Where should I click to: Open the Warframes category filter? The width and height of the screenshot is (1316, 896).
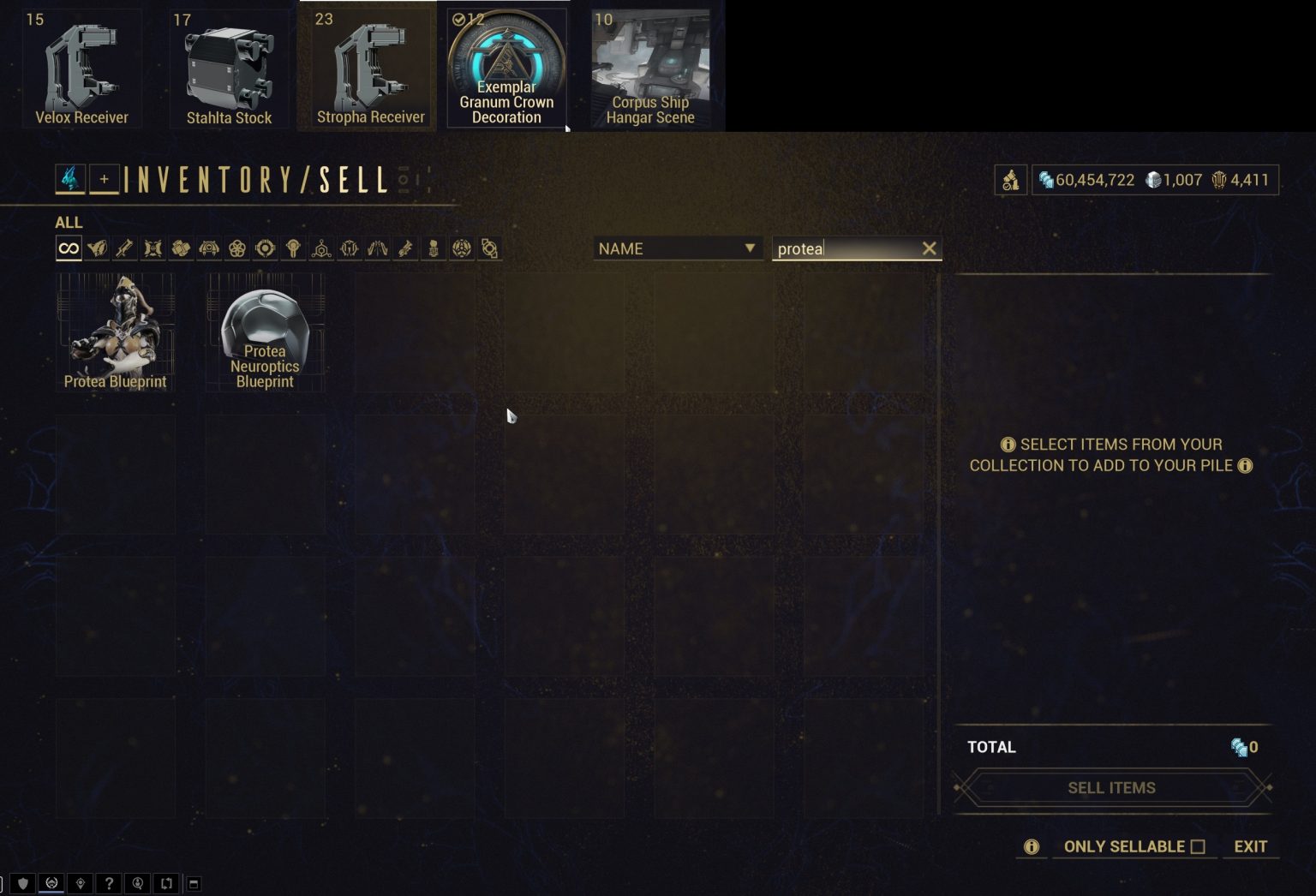click(97, 248)
